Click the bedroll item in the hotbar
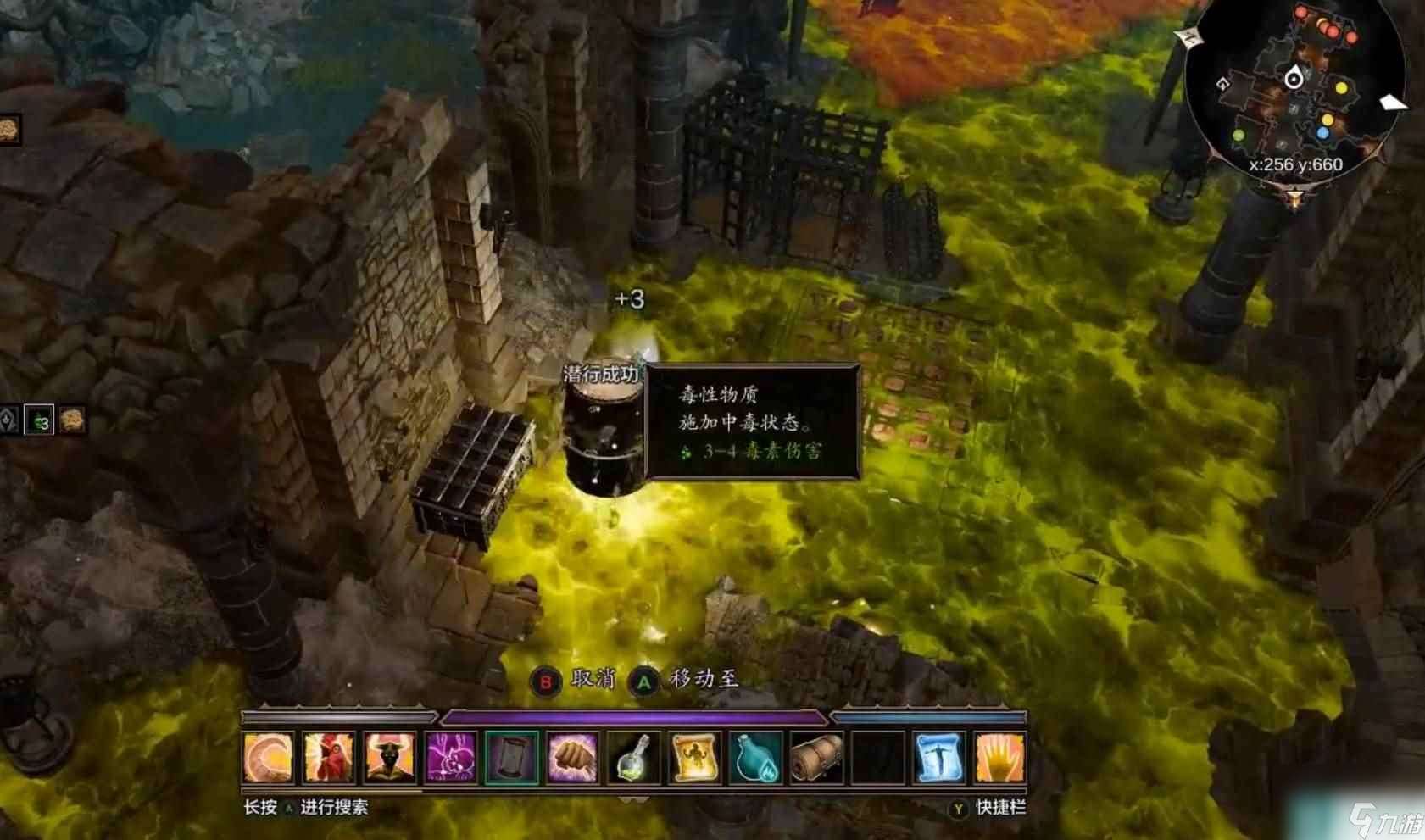 point(815,757)
